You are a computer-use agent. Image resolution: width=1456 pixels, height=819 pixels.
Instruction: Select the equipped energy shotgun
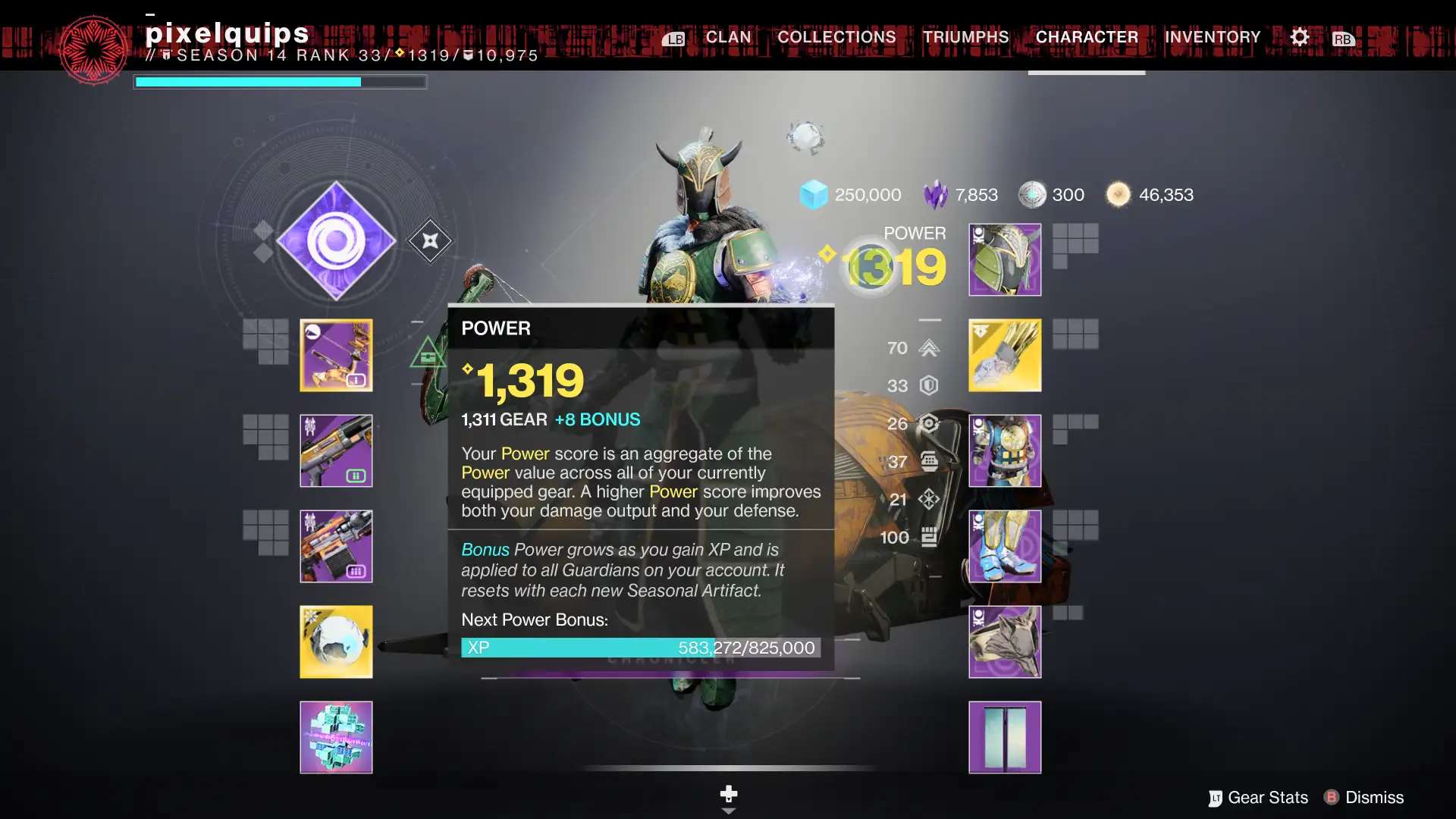336,450
